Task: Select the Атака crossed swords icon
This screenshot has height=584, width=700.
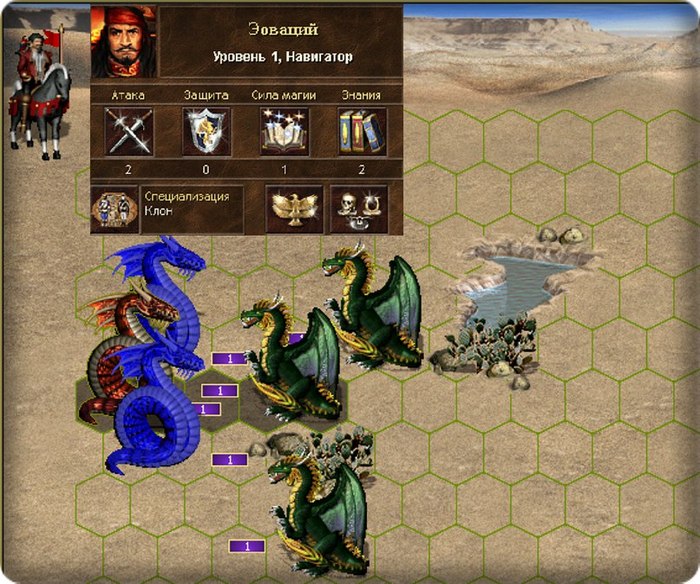Action: [x=129, y=131]
